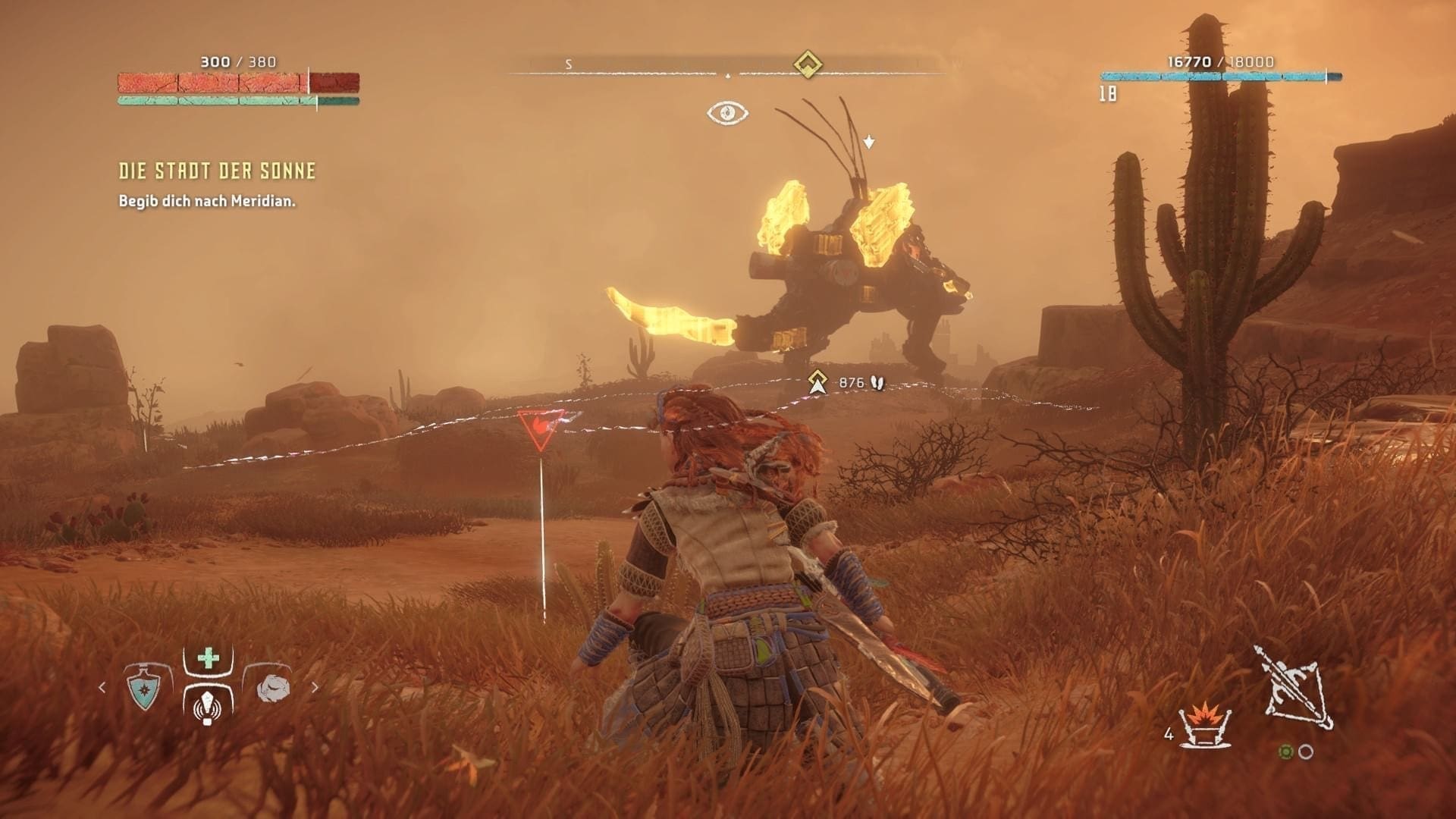Use the green cross healing pouch
The height and width of the screenshot is (819, 1456).
click(x=208, y=658)
